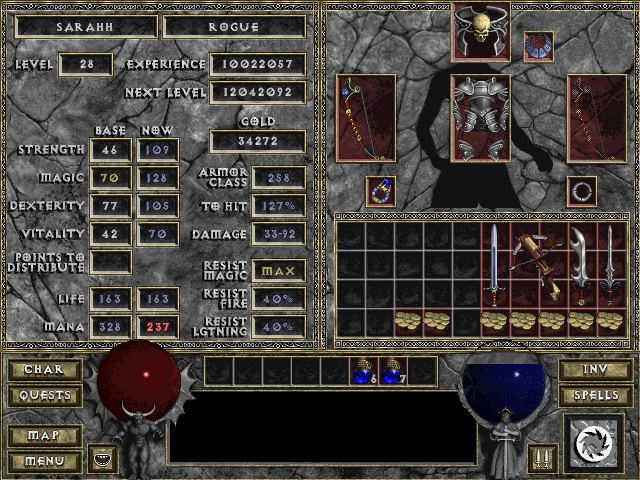Image resolution: width=640 pixels, height=480 pixels.
Task: Open chat using the mouth icon
Action: coord(103,458)
